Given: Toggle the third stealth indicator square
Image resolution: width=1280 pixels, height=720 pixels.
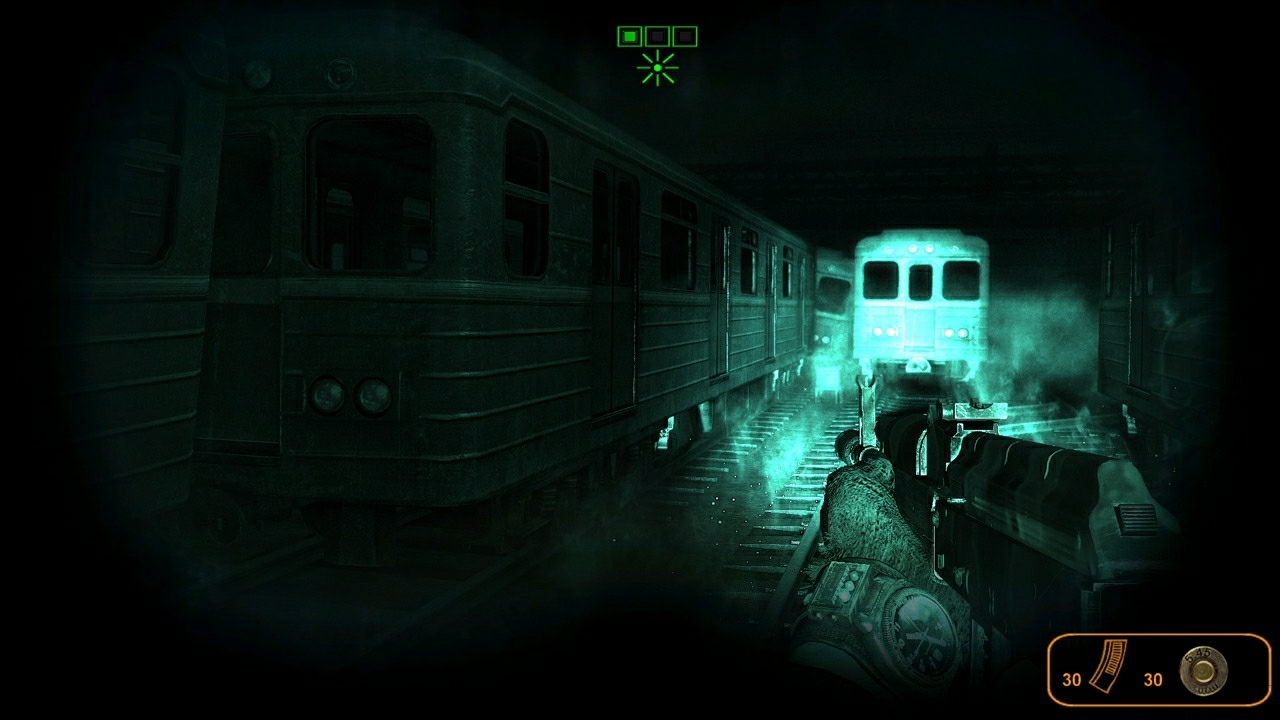Looking at the screenshot, I should (x=687, y=36).
